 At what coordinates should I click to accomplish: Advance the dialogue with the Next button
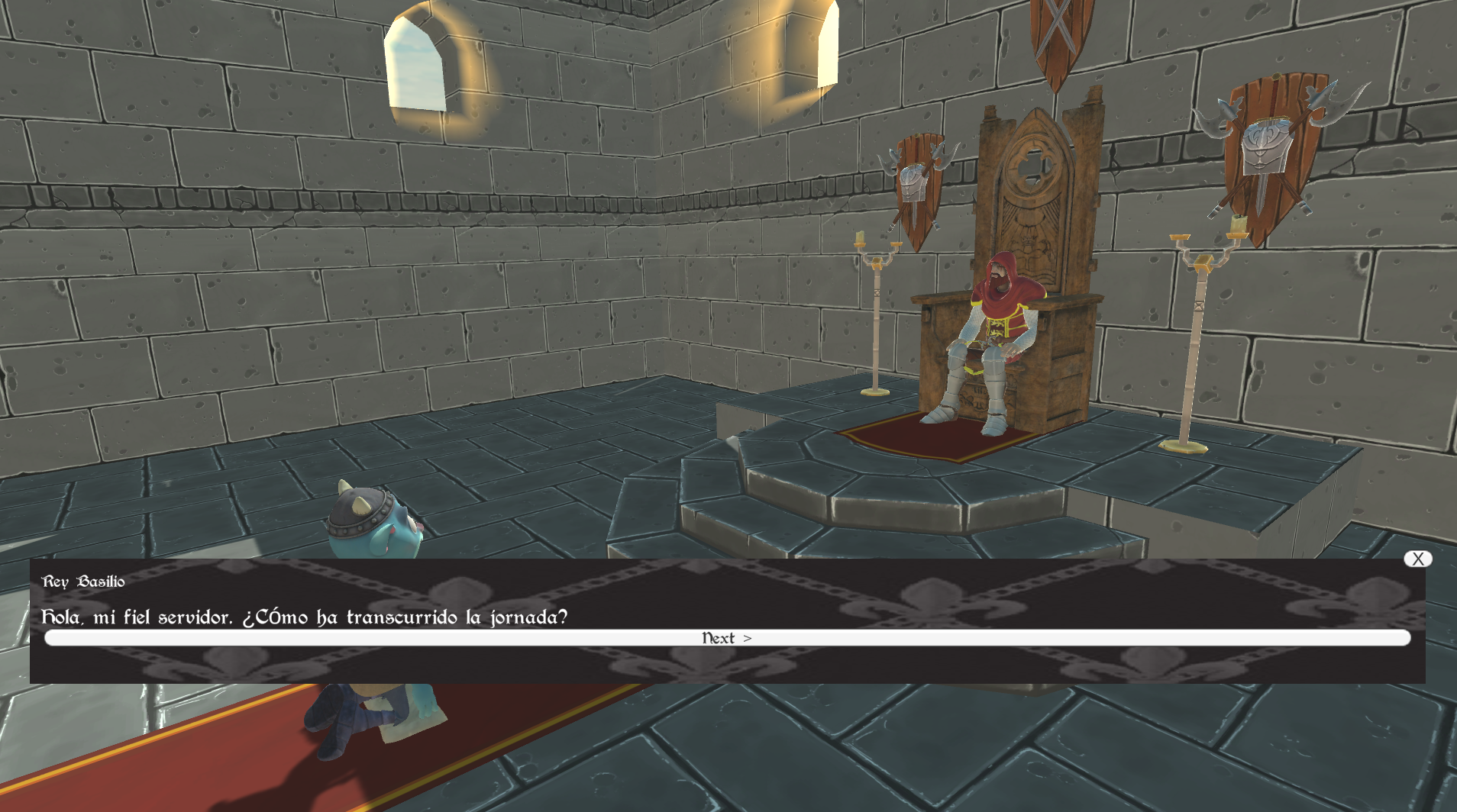(727, 638)
